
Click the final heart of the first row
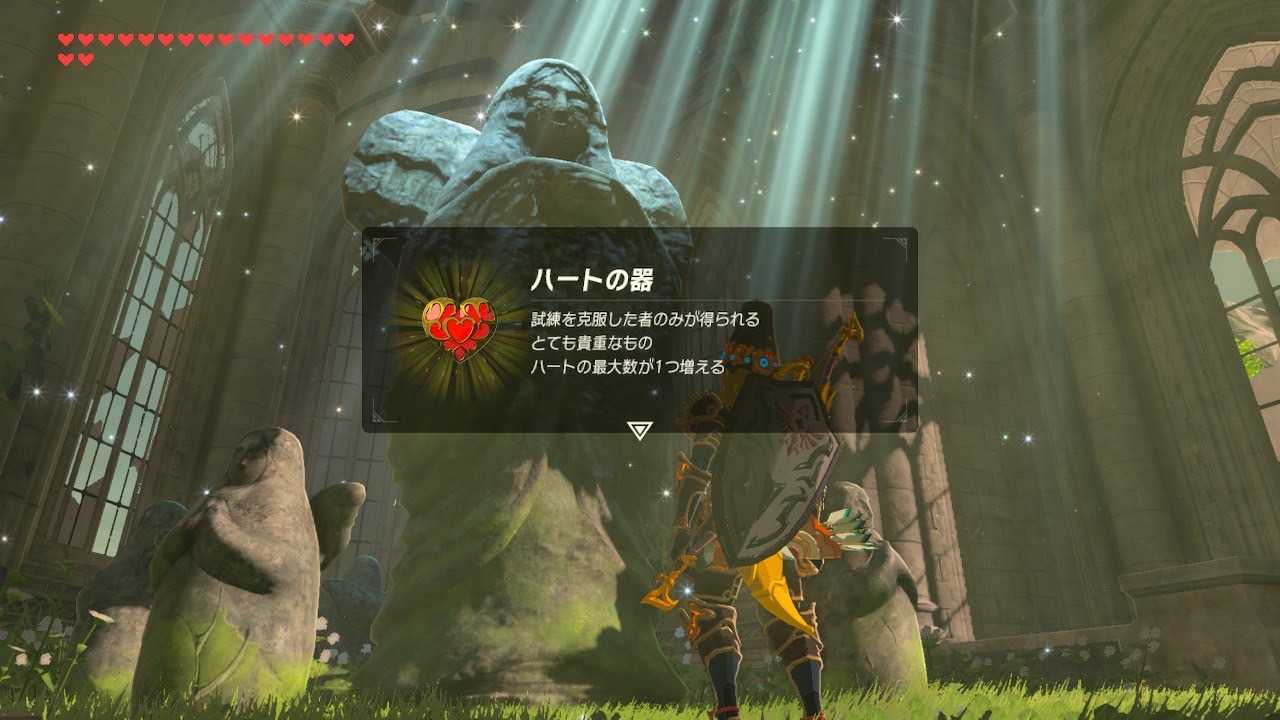[x=345, y=39]
